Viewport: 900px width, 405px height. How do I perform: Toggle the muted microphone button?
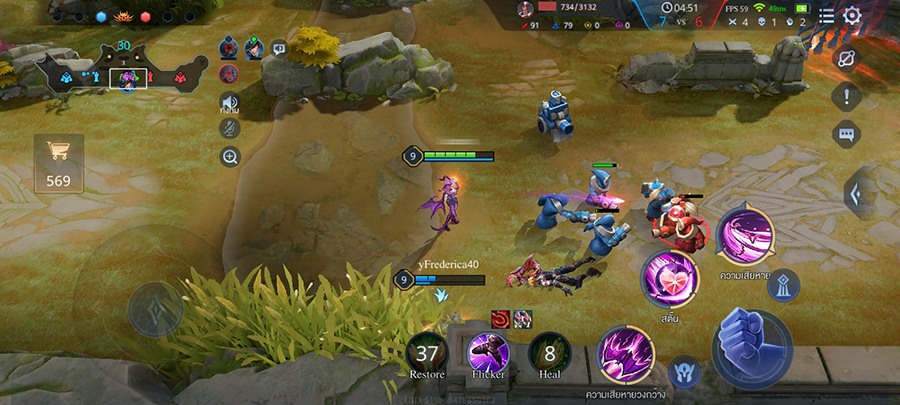(x=230, y=129)
